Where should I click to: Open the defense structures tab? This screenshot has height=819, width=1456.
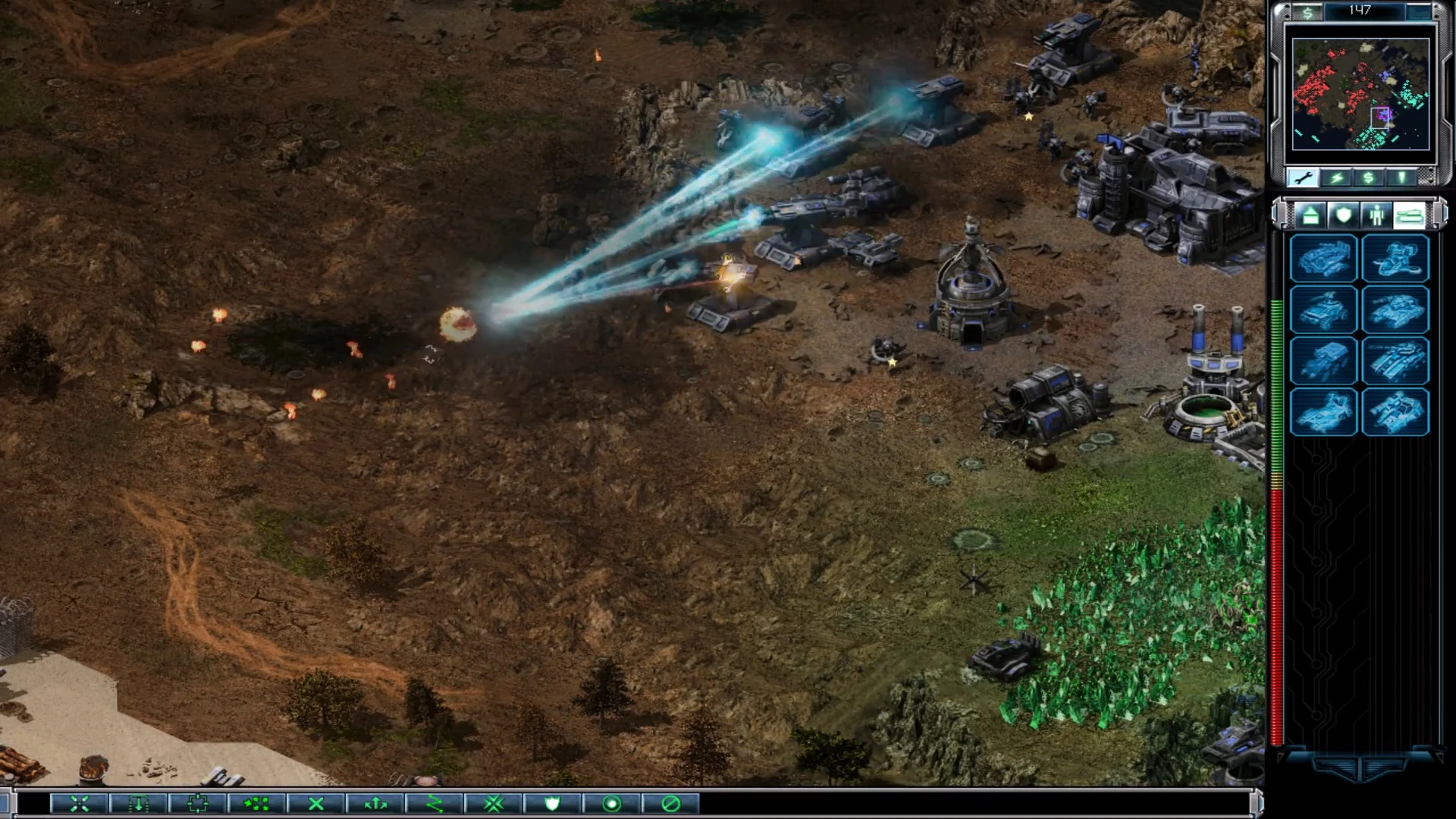1344,216
